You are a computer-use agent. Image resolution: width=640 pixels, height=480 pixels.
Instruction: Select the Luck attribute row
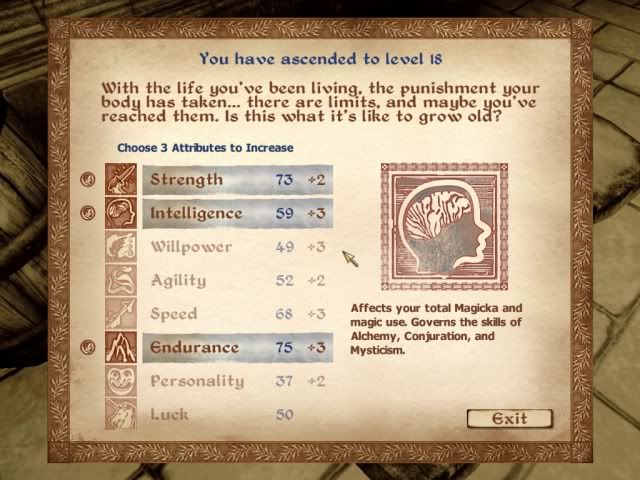[x=240, y=414]
